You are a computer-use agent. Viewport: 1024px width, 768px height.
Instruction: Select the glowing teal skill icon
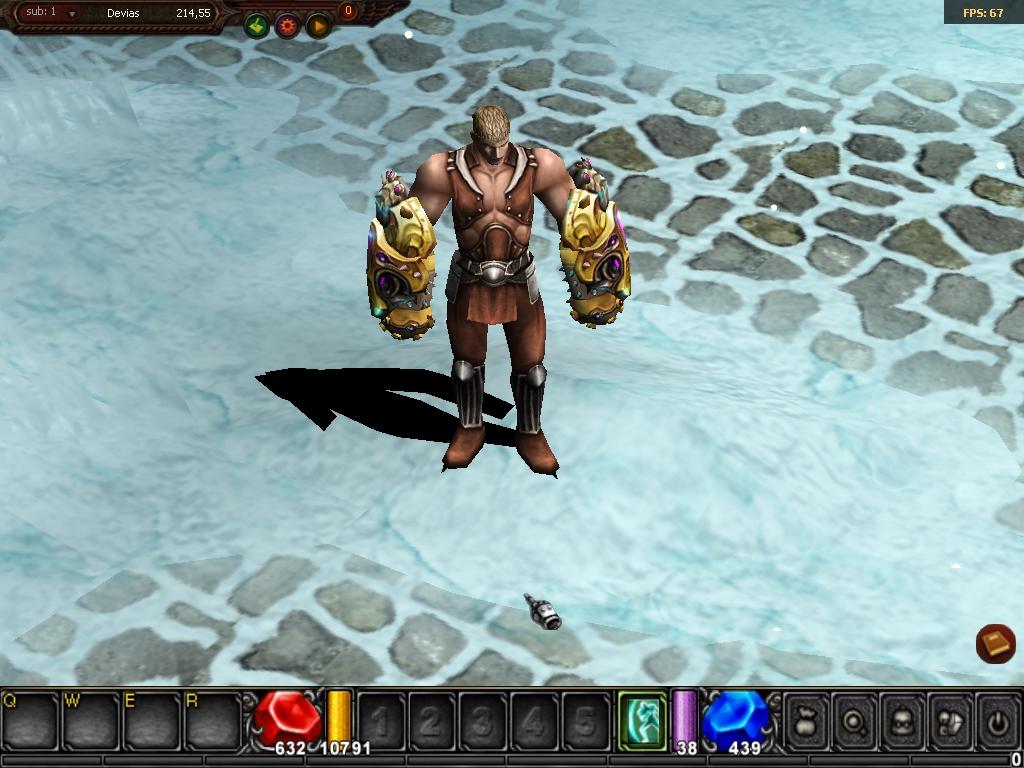tap(642, 719)
